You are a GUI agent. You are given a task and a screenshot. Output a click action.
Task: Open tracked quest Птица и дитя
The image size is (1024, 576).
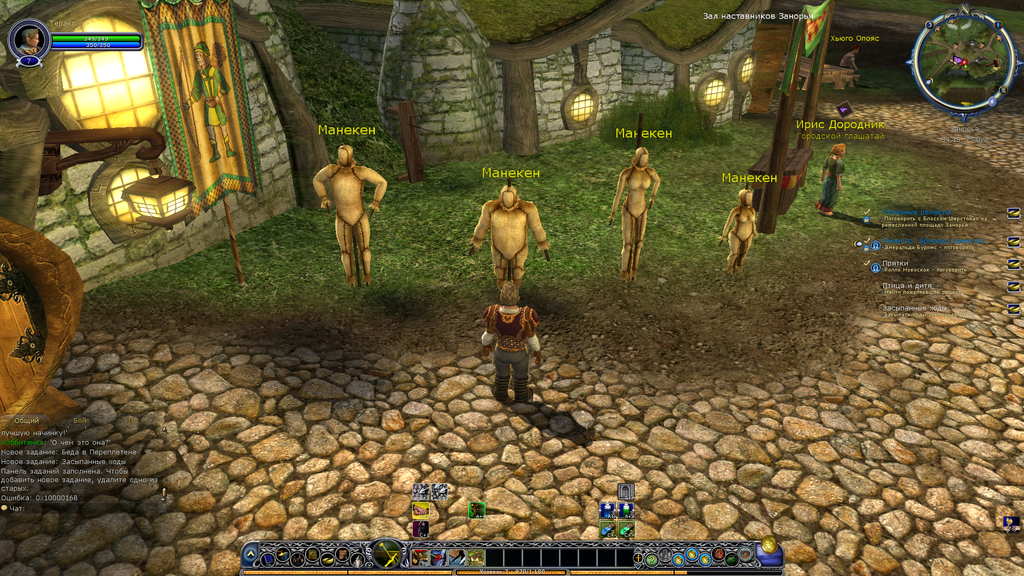pos(906,286)
